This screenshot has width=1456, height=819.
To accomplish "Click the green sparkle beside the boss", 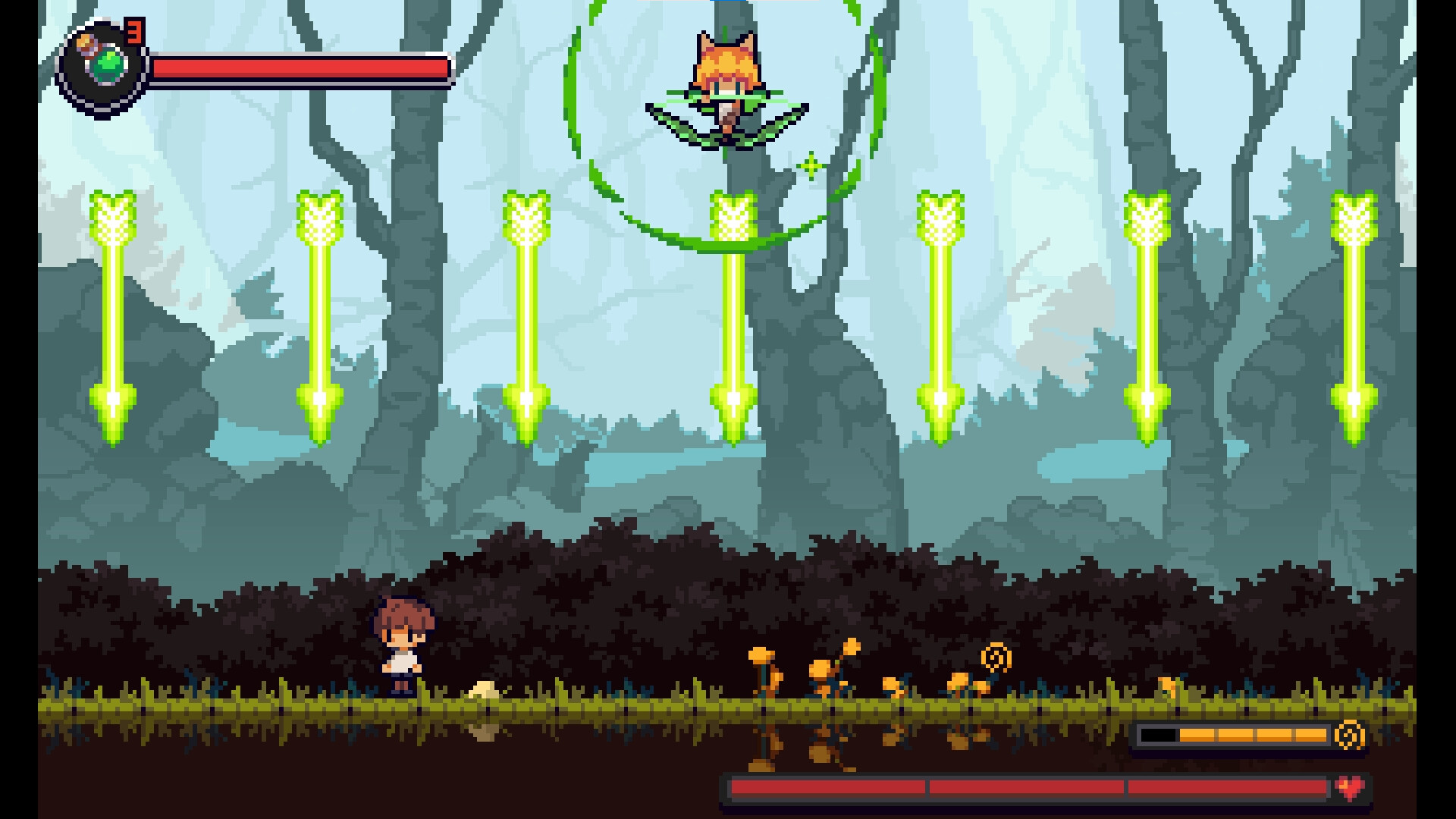I will [x=811, y=163].
